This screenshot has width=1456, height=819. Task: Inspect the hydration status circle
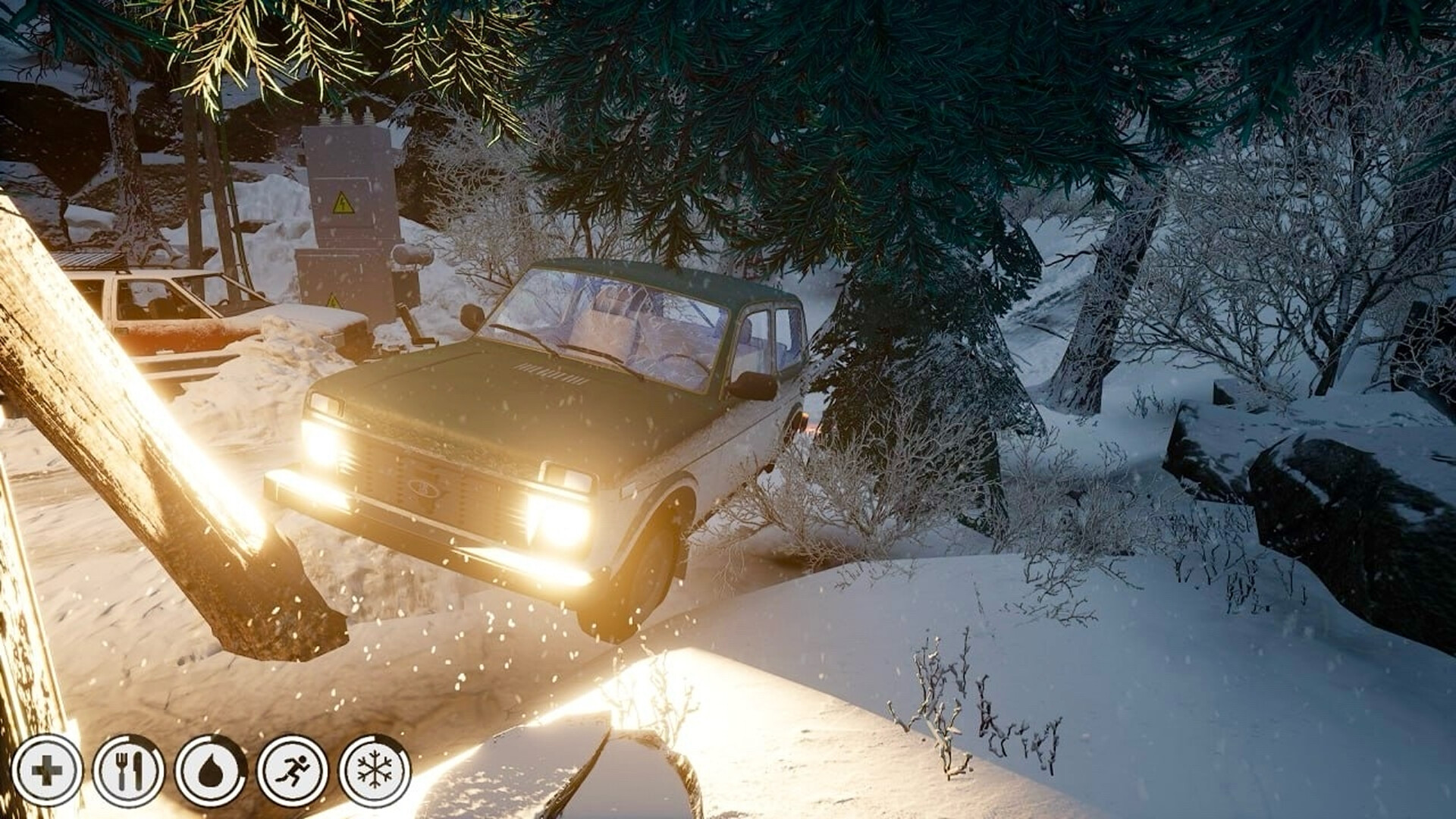[211, 769]
